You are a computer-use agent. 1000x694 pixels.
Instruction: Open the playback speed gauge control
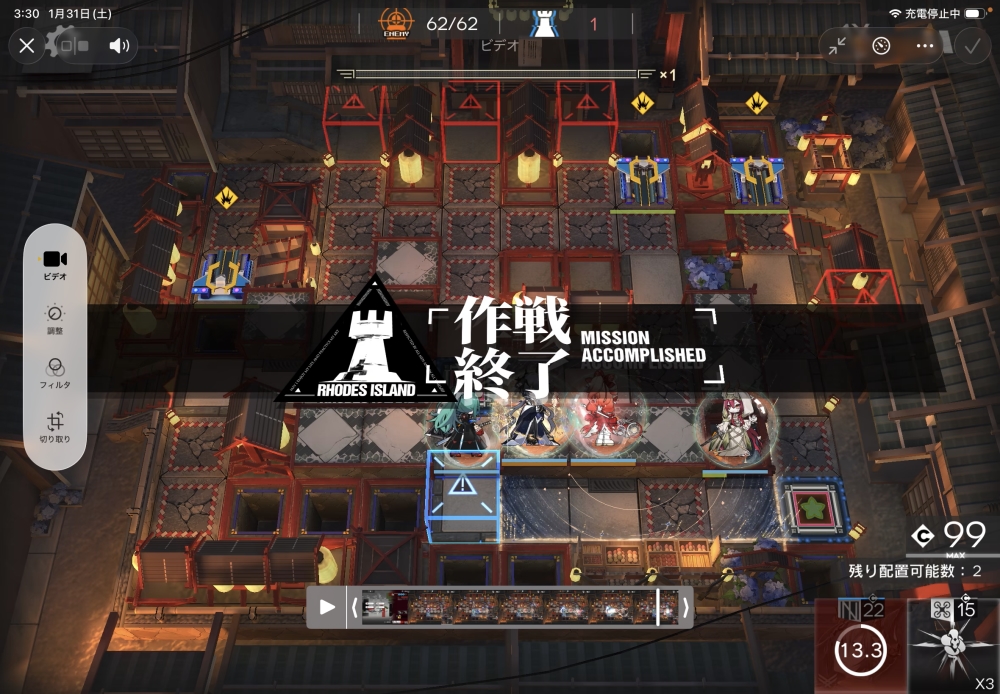point(881,46)
